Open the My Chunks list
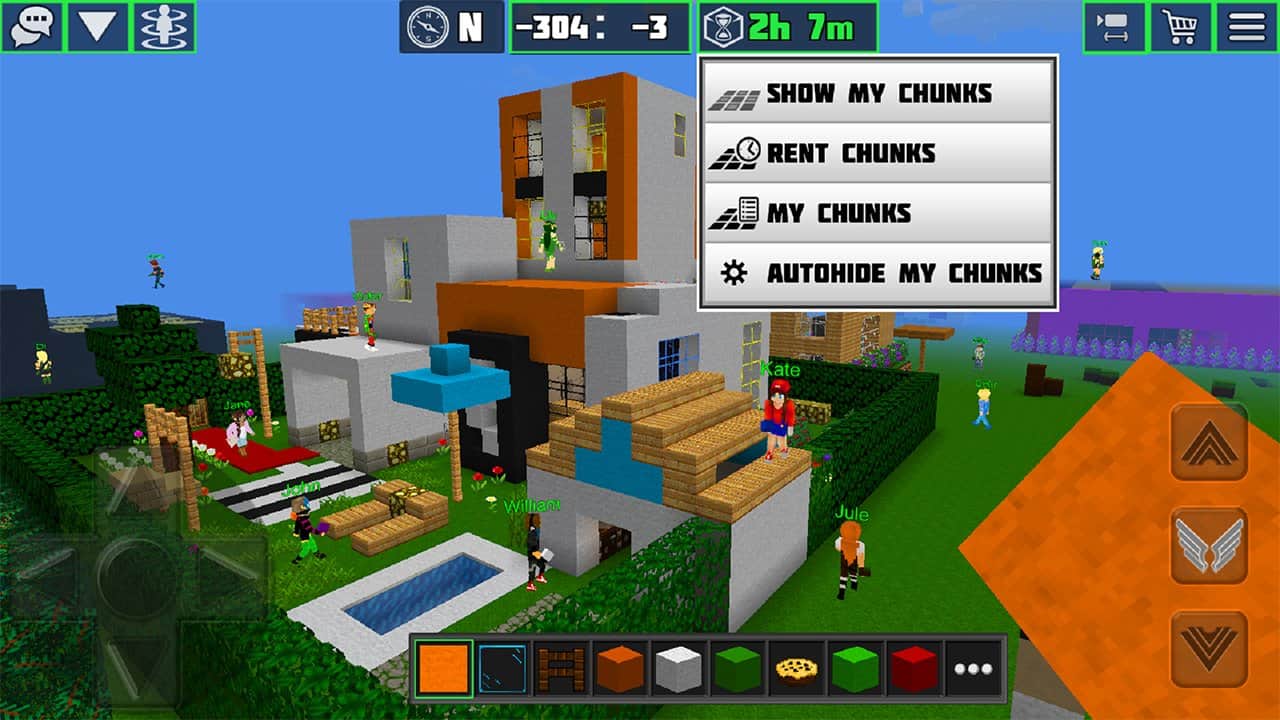This screenshot has width=1280, height=720. (x=877, y=213)
